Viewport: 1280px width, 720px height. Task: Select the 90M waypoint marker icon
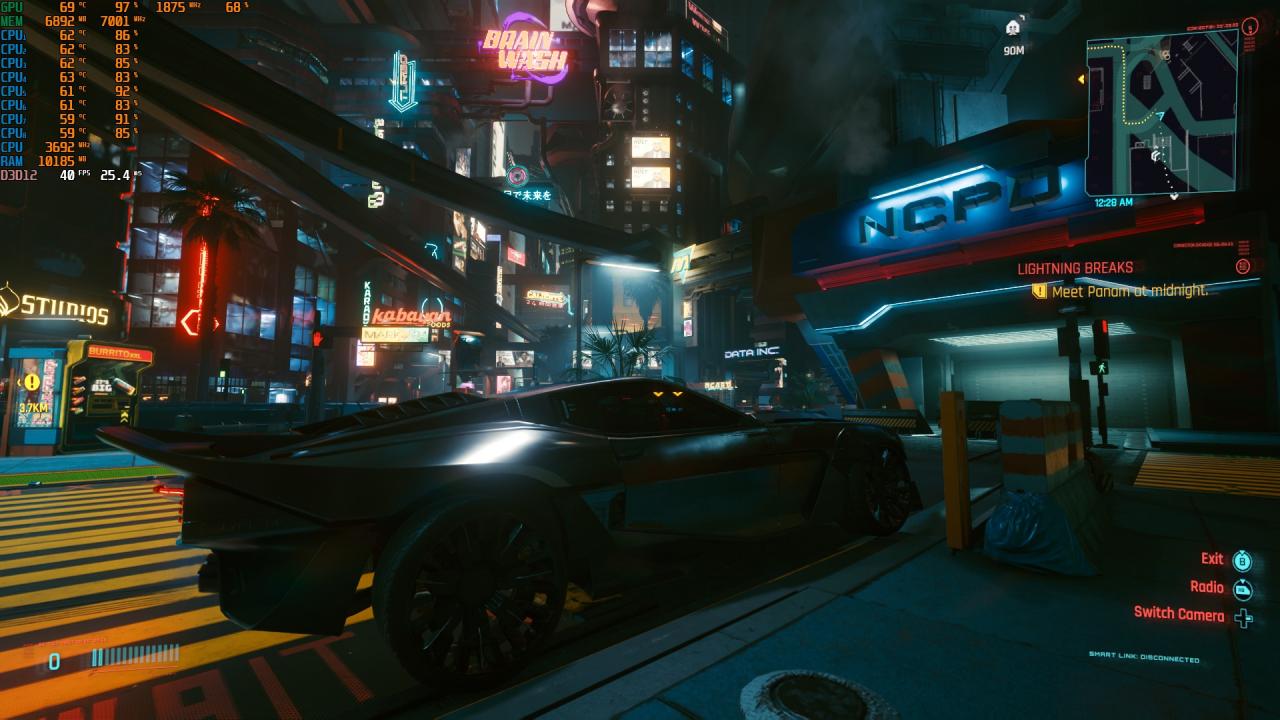pyautogui.click(x=1013, y=28)
